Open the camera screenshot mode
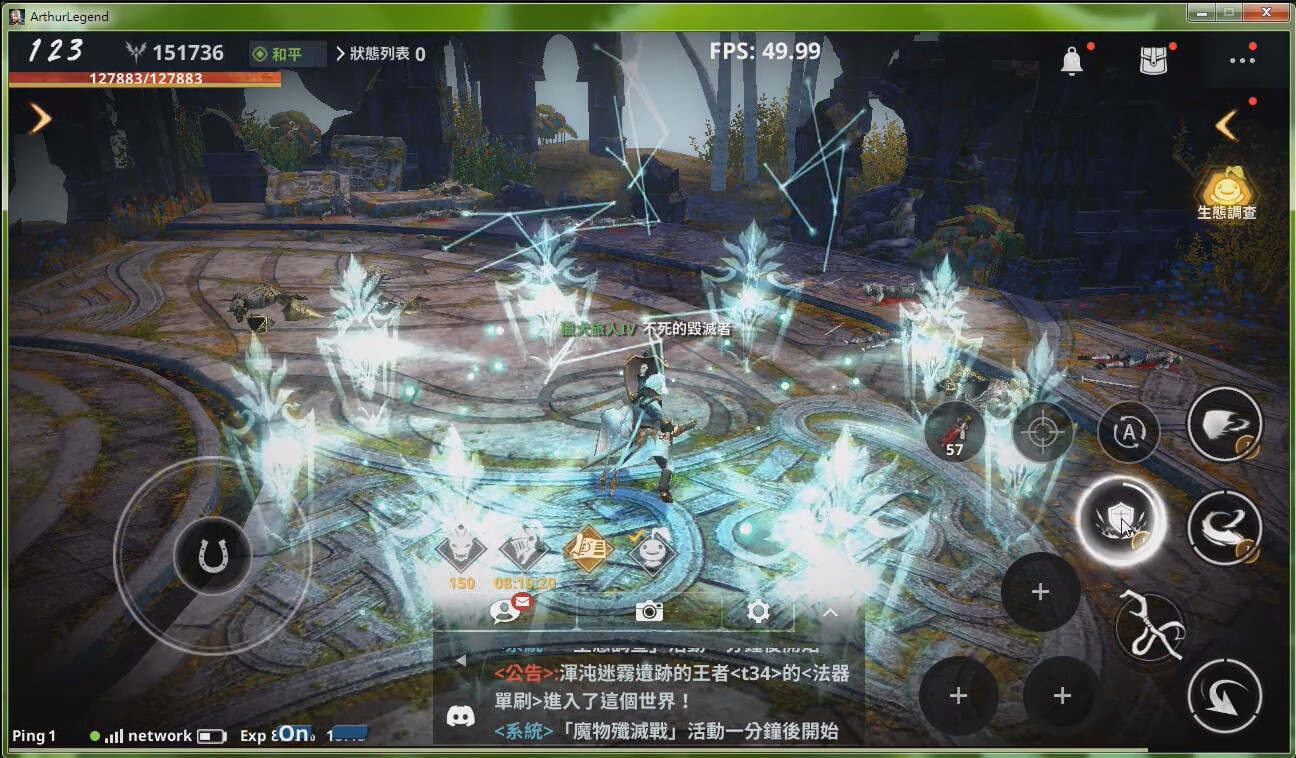Image resolution: width=1296 pixels, height=758 pixels. [x=649, y=611]
